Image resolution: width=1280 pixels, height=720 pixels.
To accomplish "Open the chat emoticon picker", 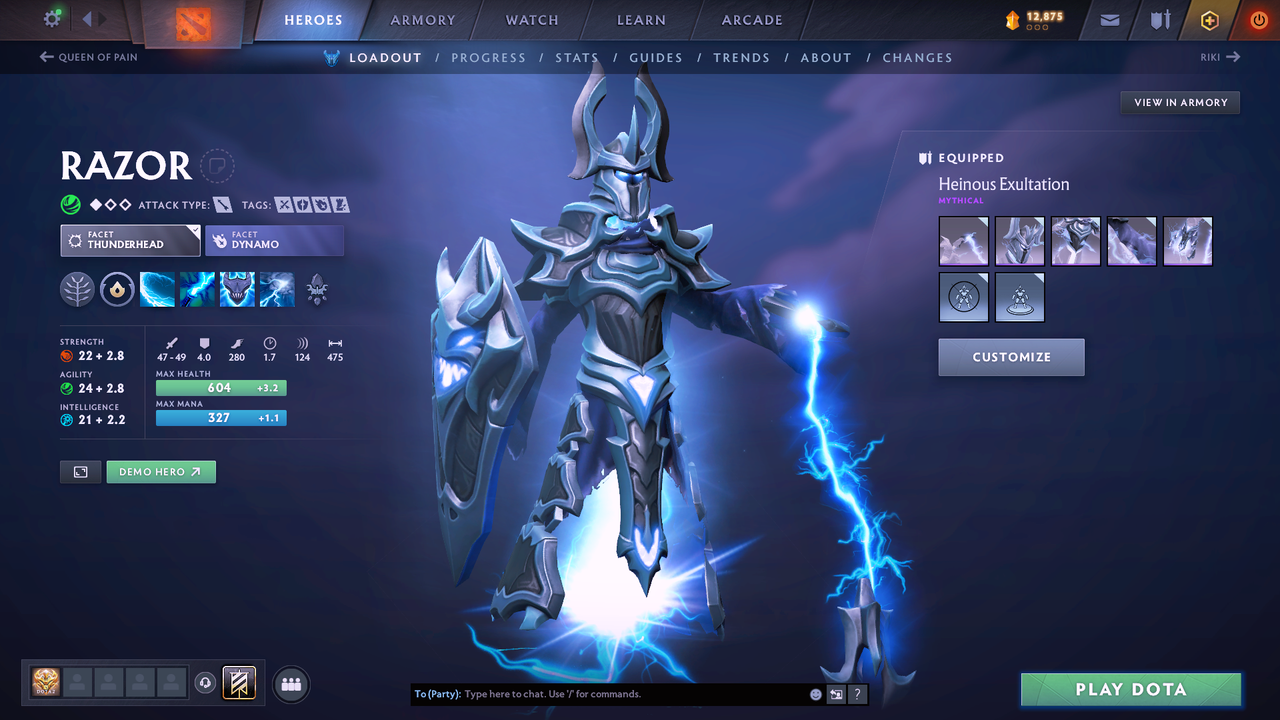I will [x=815, y=693].
